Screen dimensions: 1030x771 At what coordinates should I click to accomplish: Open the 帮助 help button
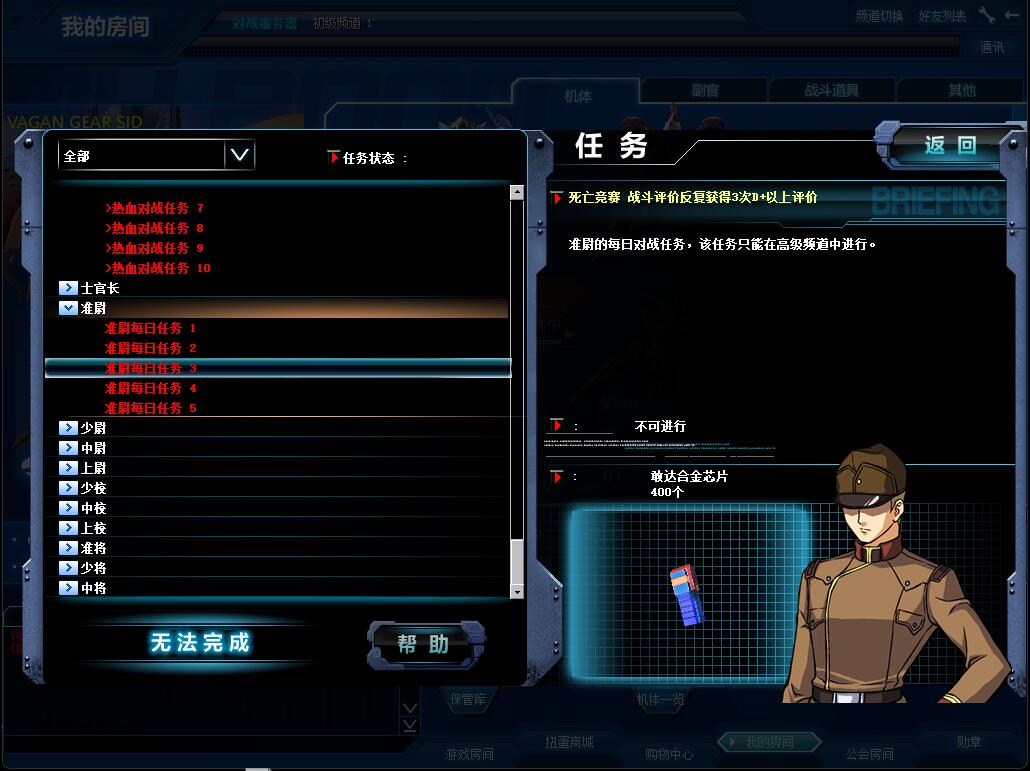pos(425,644)
